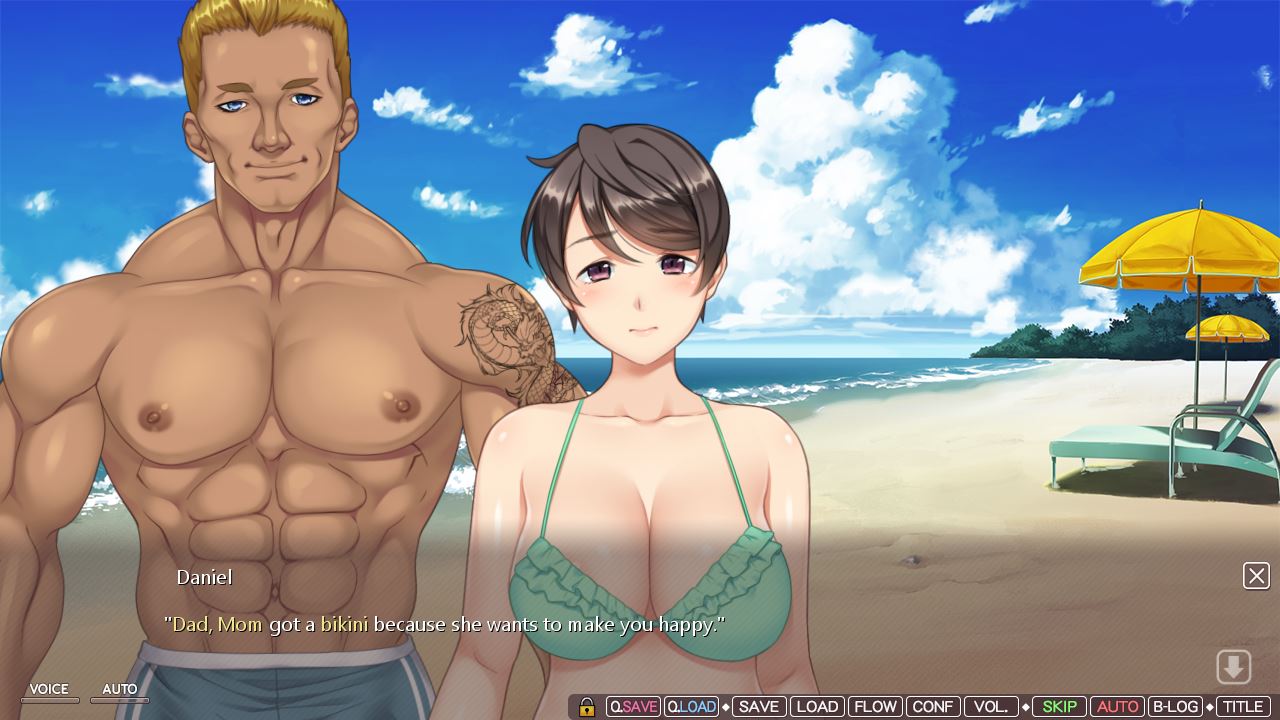Quick load the game with Q.LOAD
The image size is (1280, 720).
click(692, 706)
